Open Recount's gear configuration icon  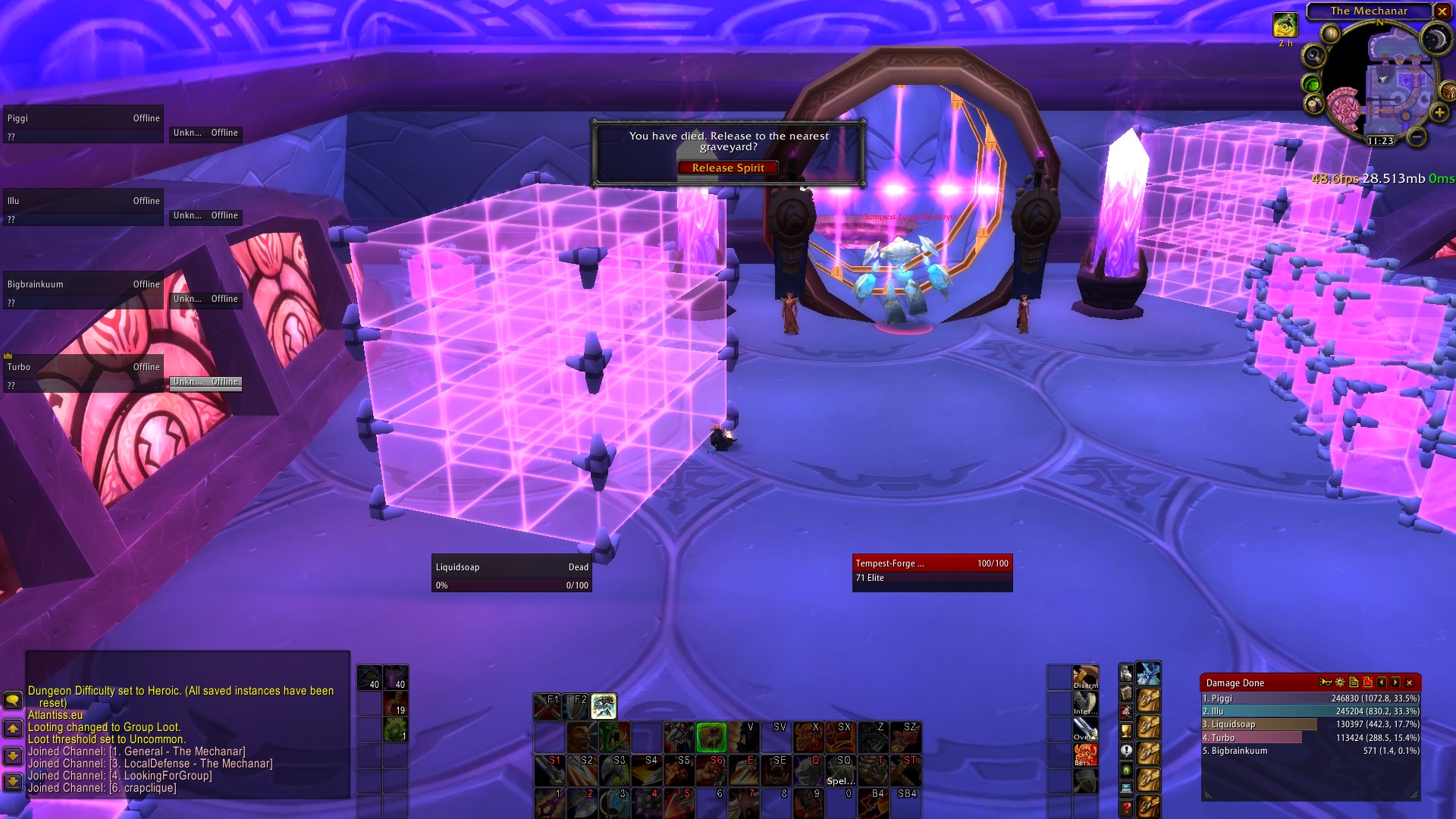[x=1340, y=682]
